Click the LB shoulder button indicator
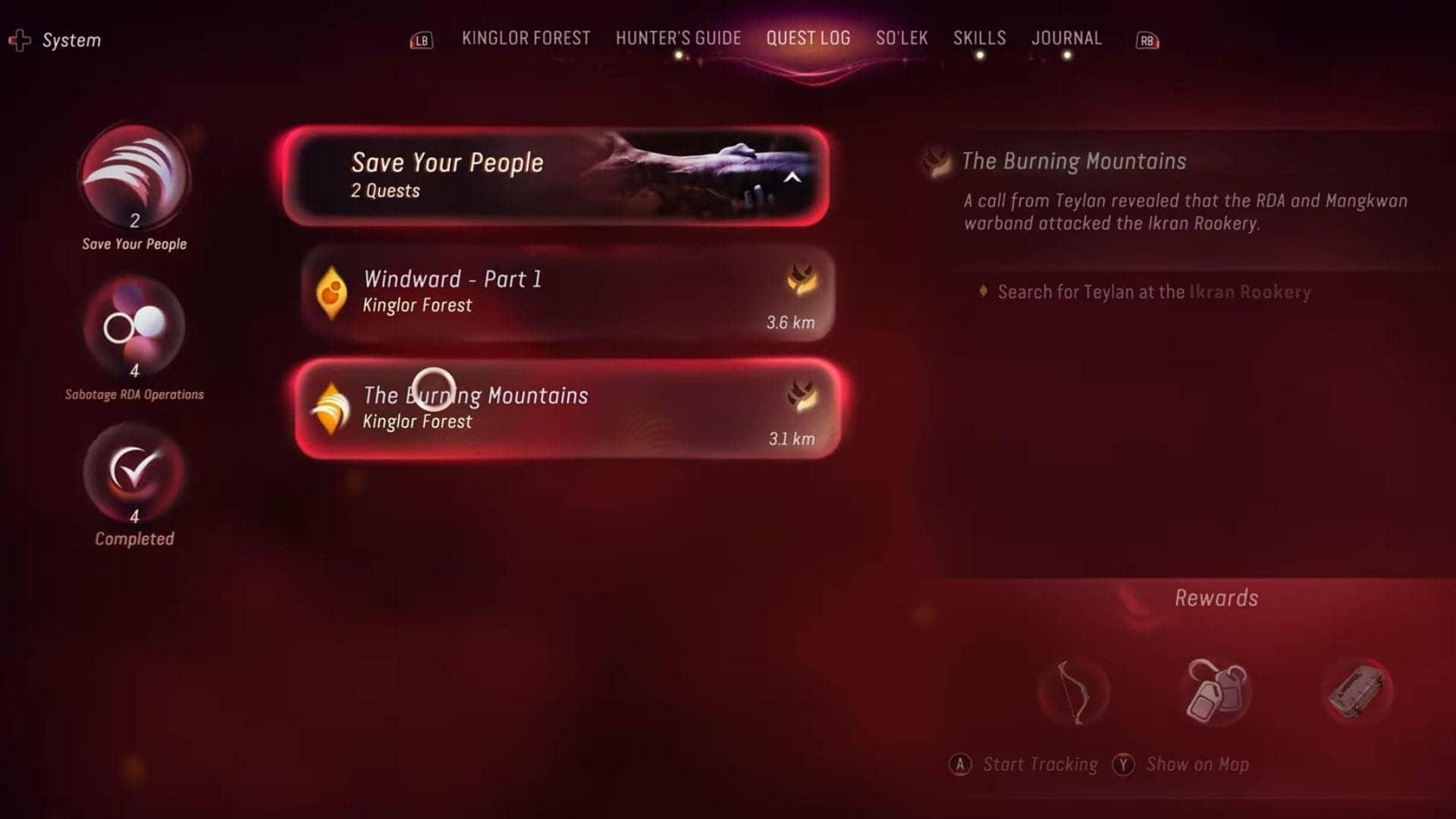Viewport: 1456px width, 819px height. pos(422,42)
